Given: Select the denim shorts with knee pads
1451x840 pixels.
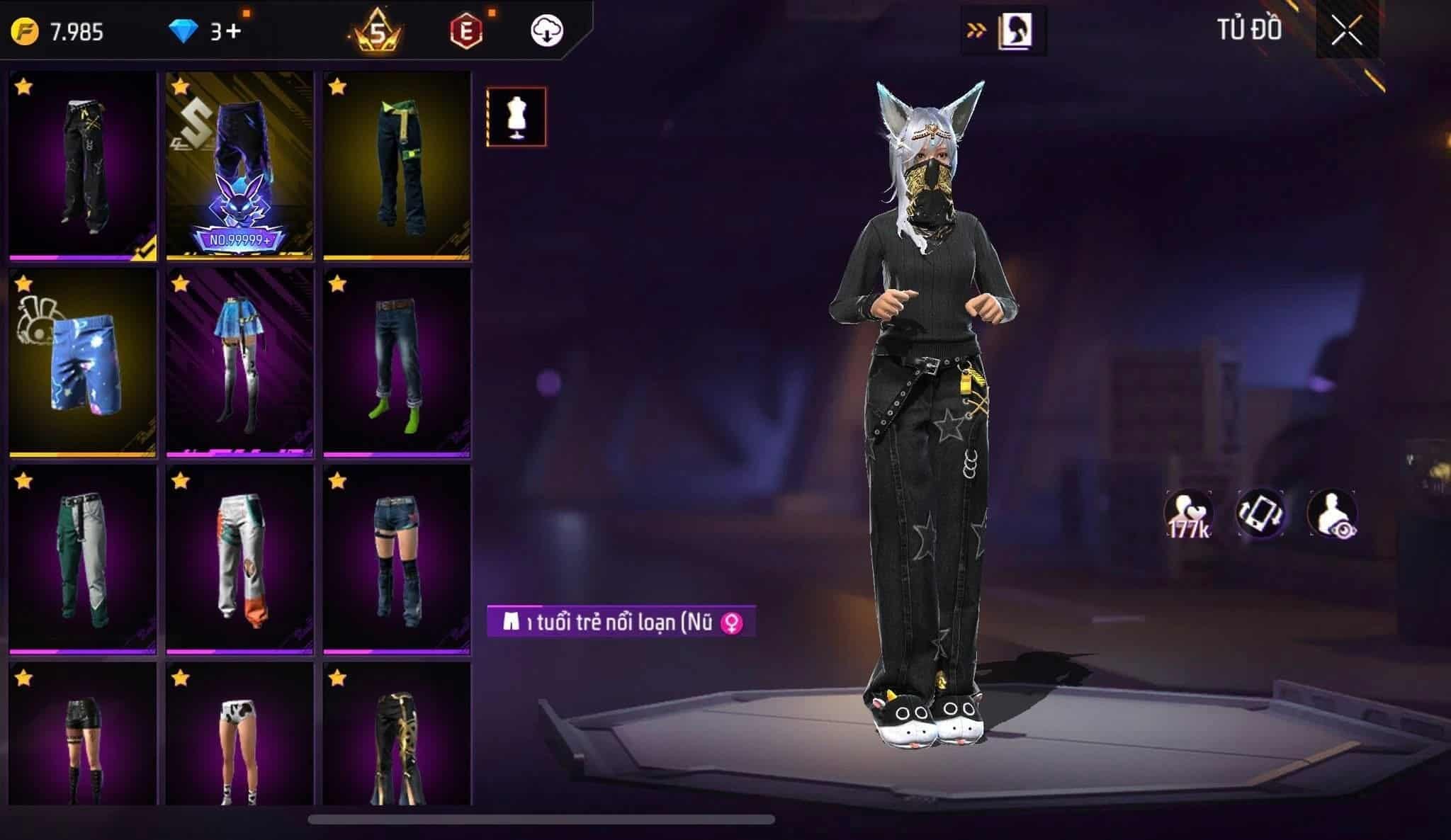Looking at the screenshot, I should point(397,560).
